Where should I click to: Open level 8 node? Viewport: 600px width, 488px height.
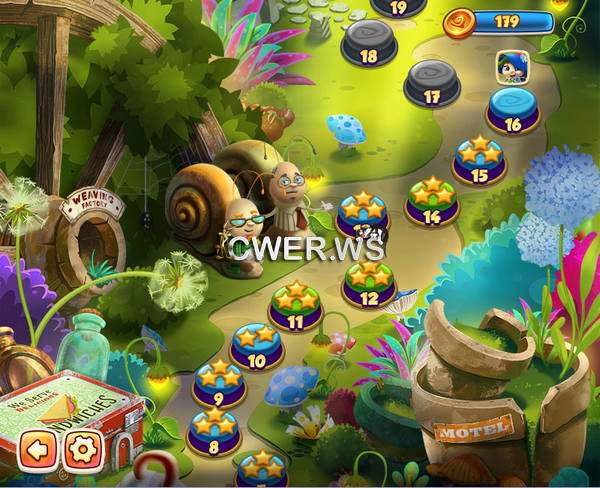point(213,430)
